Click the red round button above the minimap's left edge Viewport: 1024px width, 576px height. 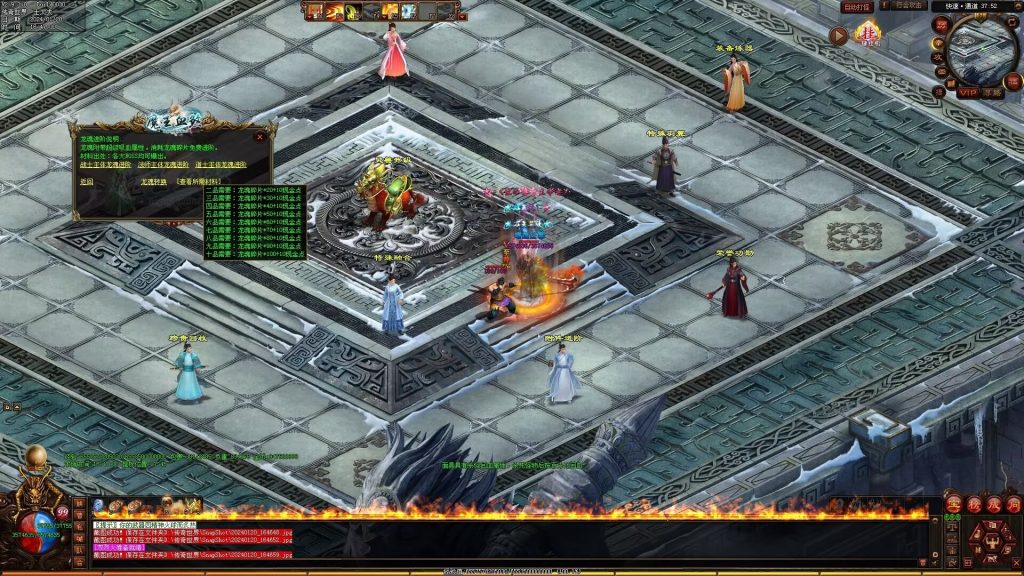(x=940, y=24)
